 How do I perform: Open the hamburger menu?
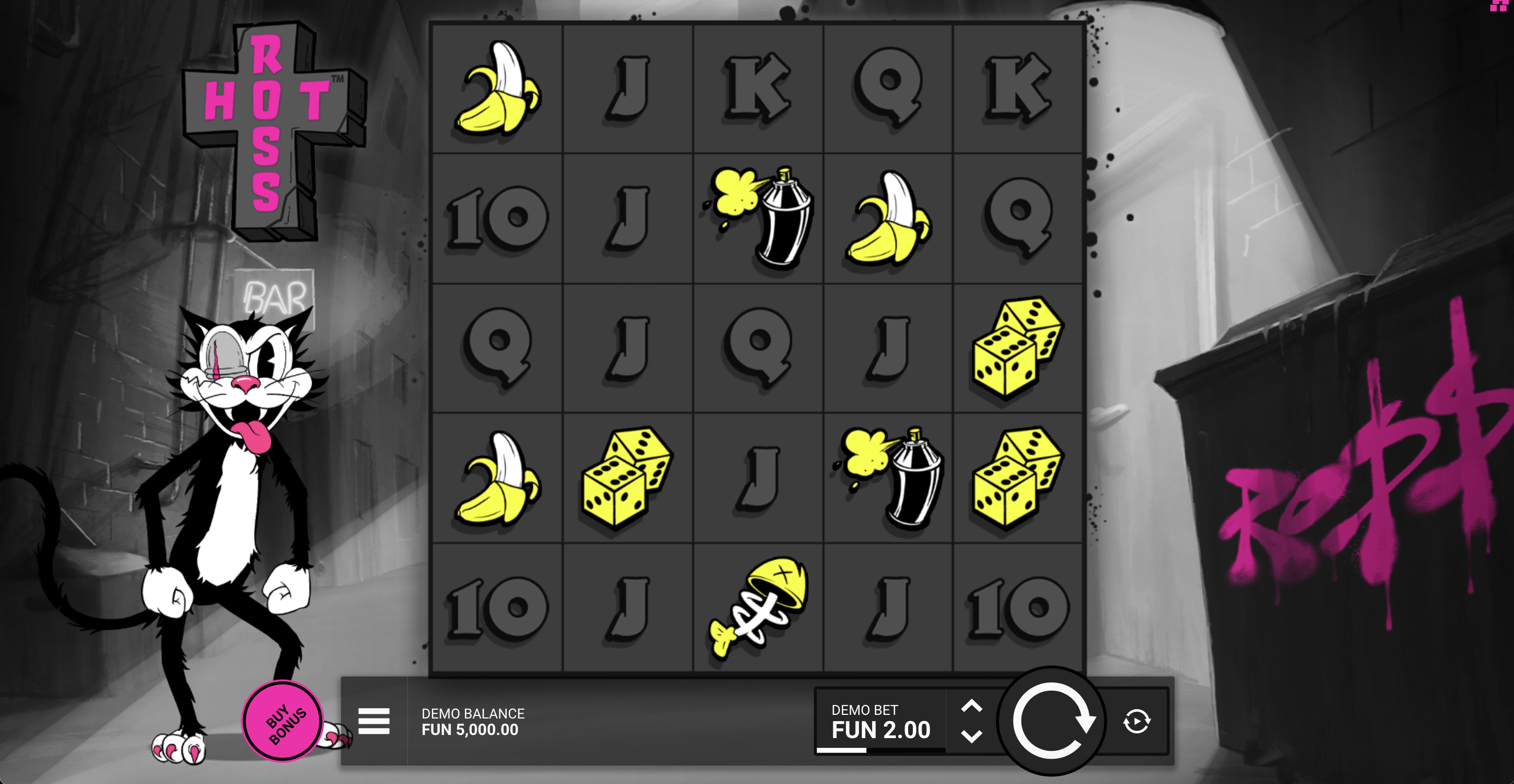[x=374, y=721]
